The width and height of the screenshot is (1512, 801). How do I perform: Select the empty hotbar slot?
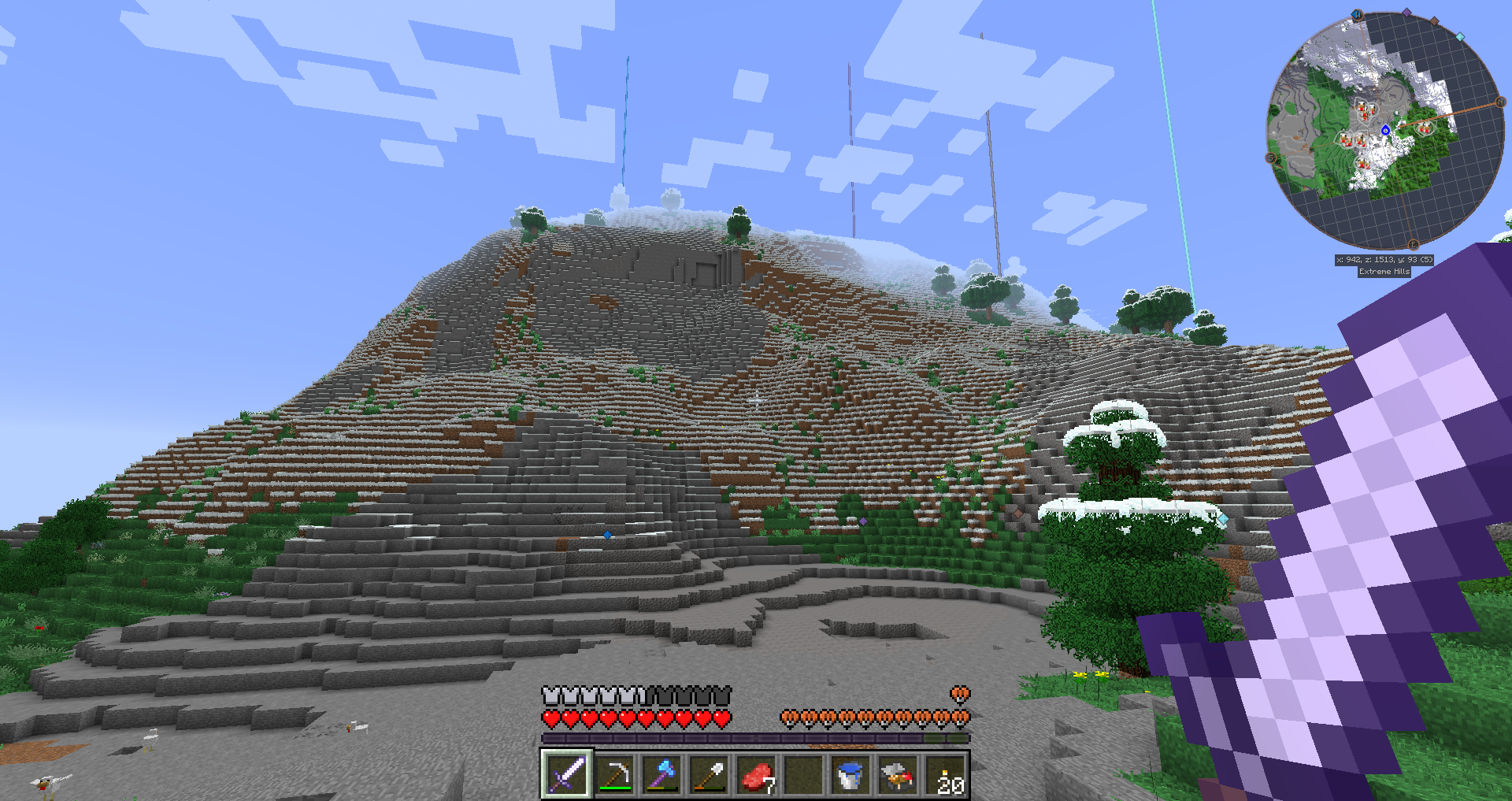pos(803,773)
